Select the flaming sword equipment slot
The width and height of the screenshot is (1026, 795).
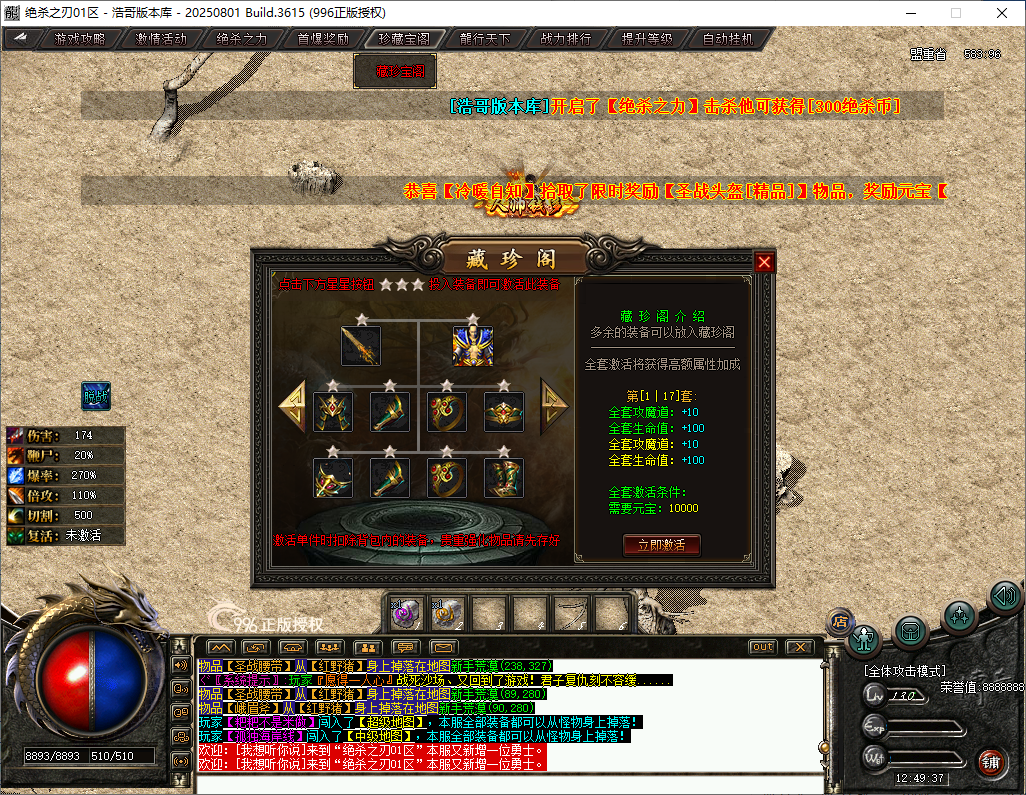360,347
